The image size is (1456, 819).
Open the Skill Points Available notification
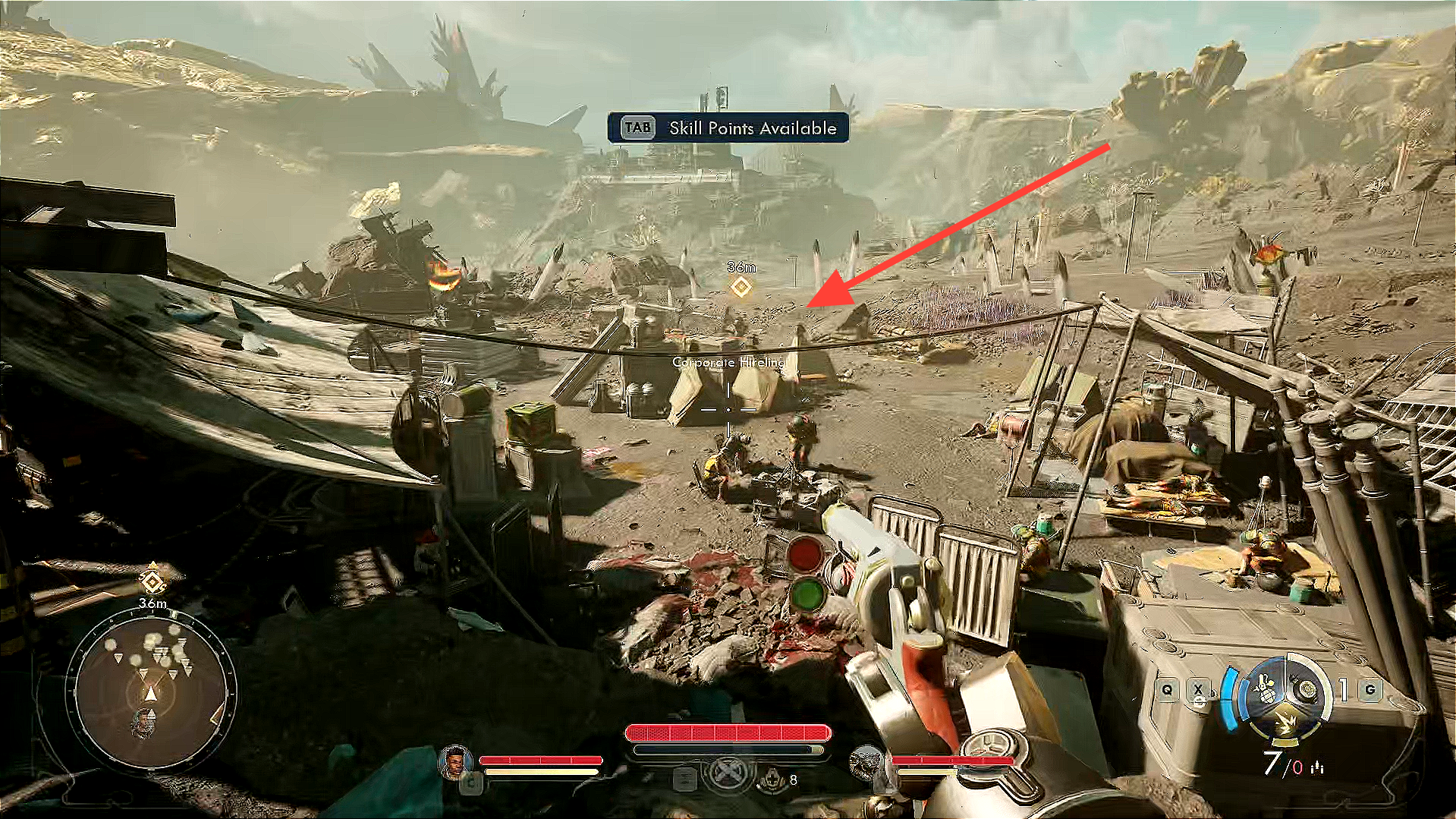(728, 128)
